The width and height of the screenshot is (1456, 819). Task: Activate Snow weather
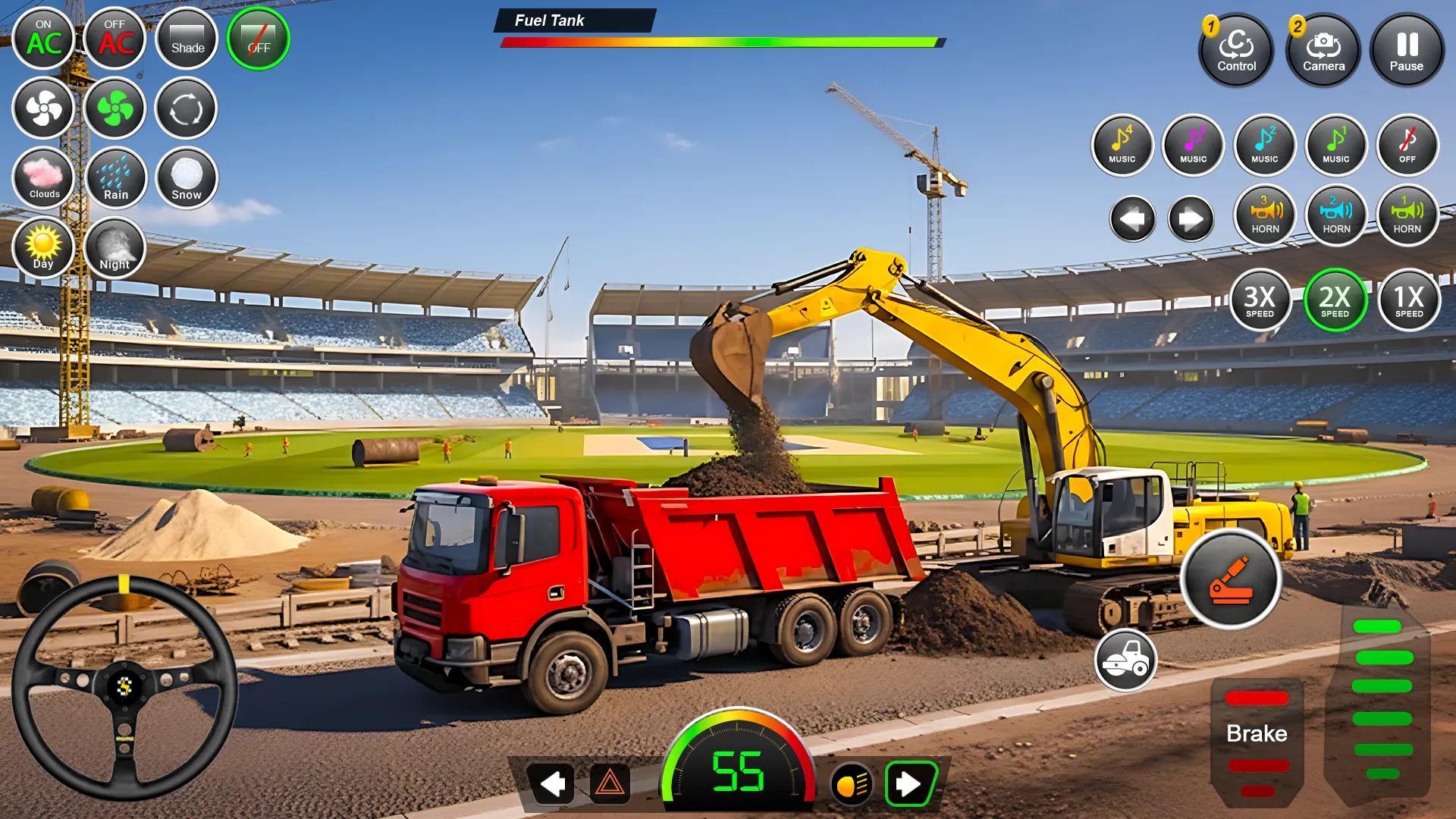[186, 177]
